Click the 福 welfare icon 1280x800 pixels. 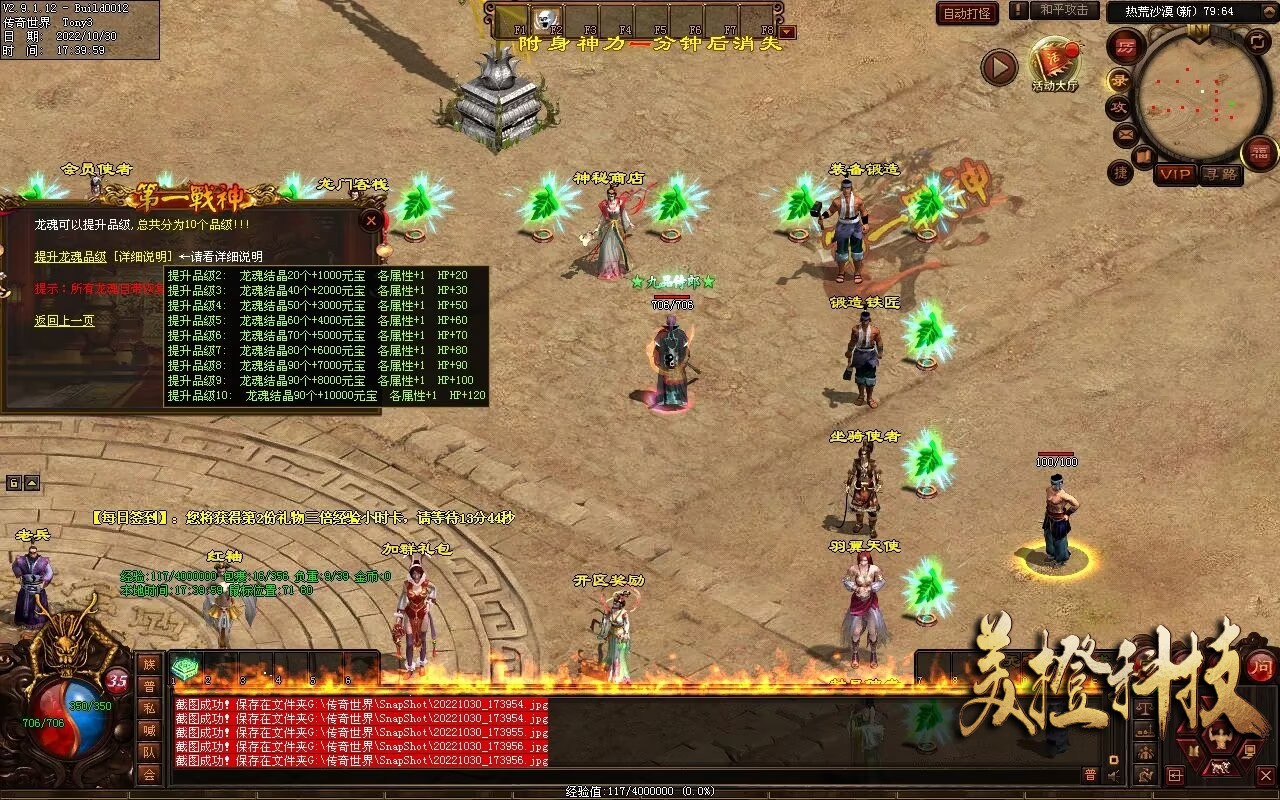click(x=1259, y=153)
